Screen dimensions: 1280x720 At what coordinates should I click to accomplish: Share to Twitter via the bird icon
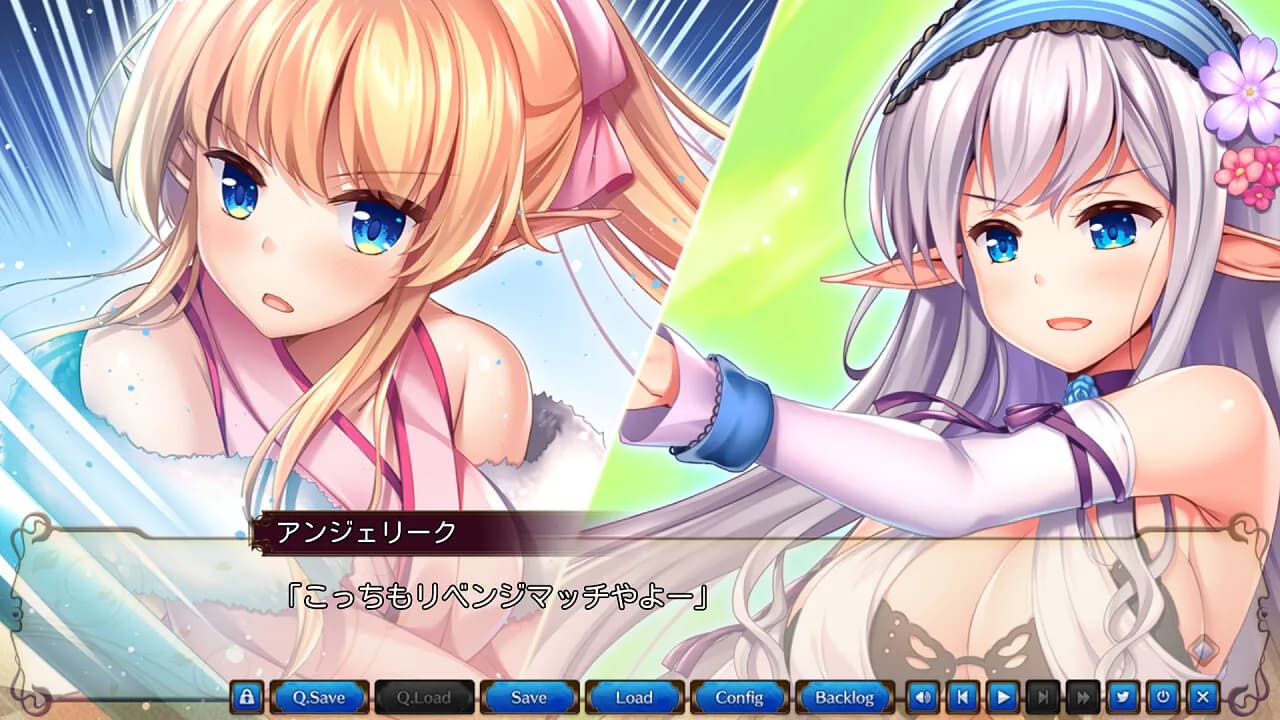click(x=1122, y=697)
